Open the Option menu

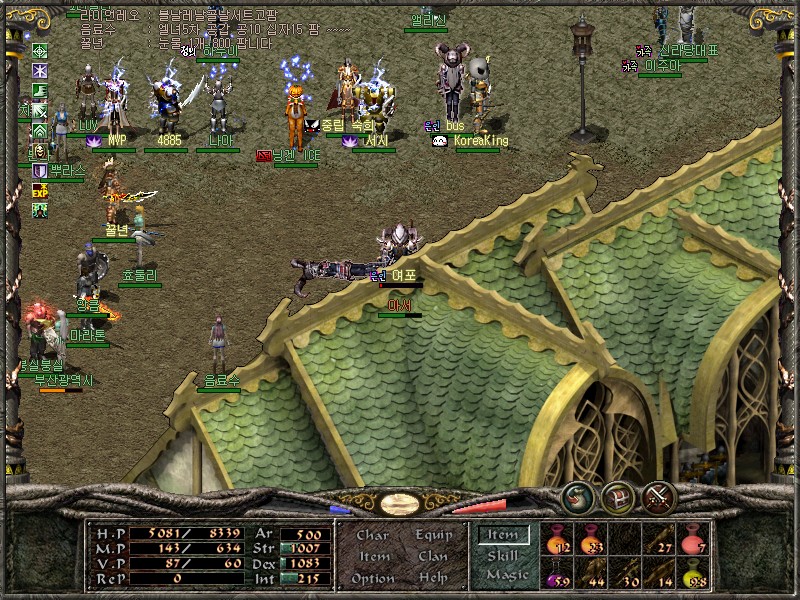[372, 578]
